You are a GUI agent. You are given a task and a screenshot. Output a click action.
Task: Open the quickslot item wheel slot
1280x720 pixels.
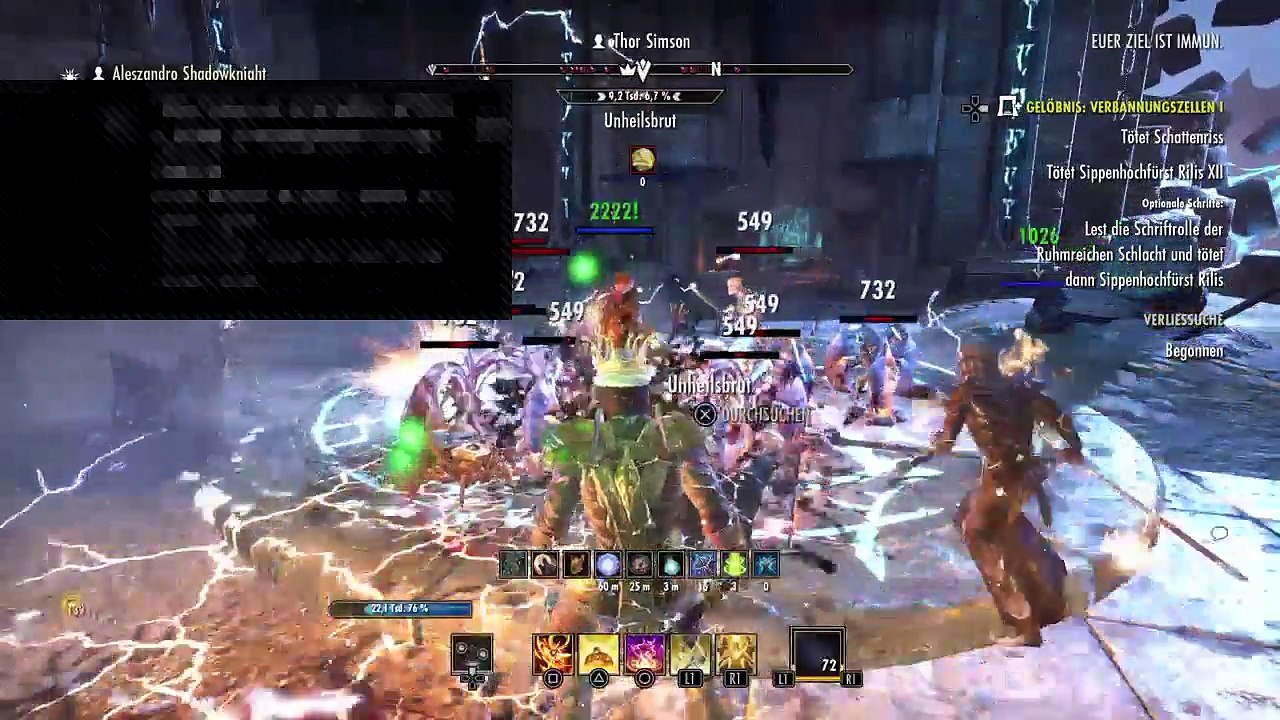coord(471,654)
